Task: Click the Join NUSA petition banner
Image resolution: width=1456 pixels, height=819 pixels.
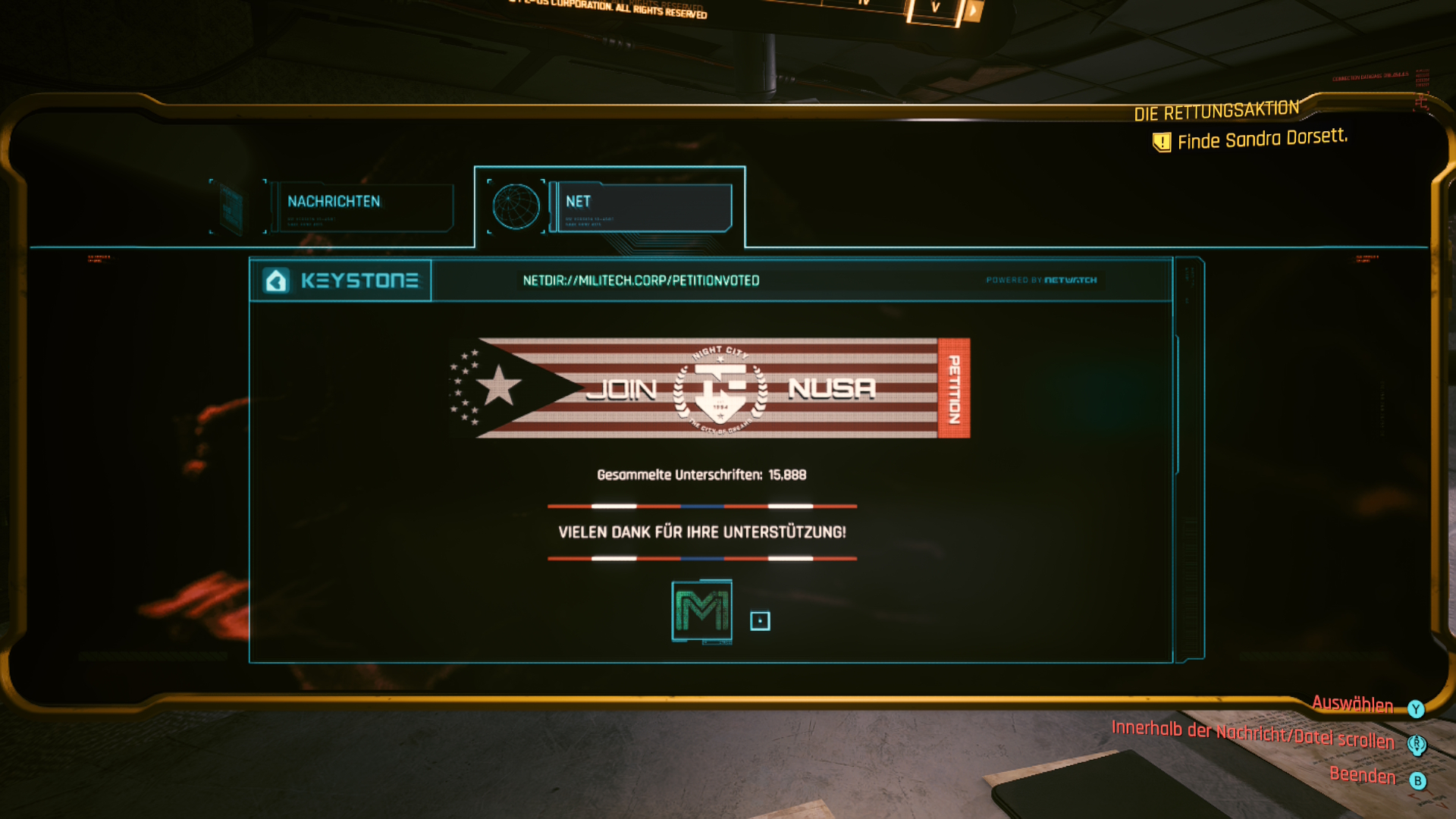Action: (709, 388)
